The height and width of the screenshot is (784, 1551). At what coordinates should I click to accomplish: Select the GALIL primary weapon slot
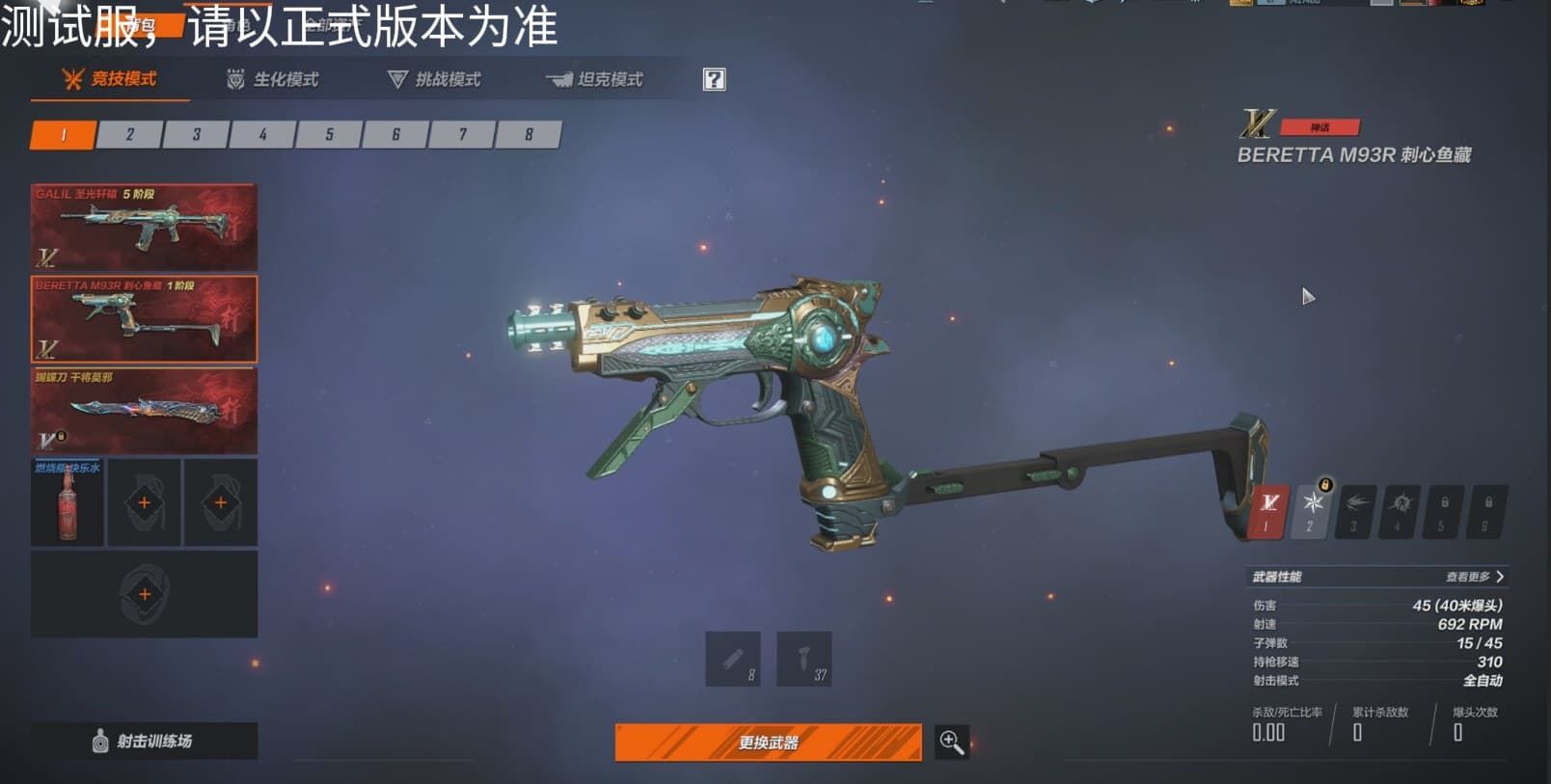[x=144, y=227]
